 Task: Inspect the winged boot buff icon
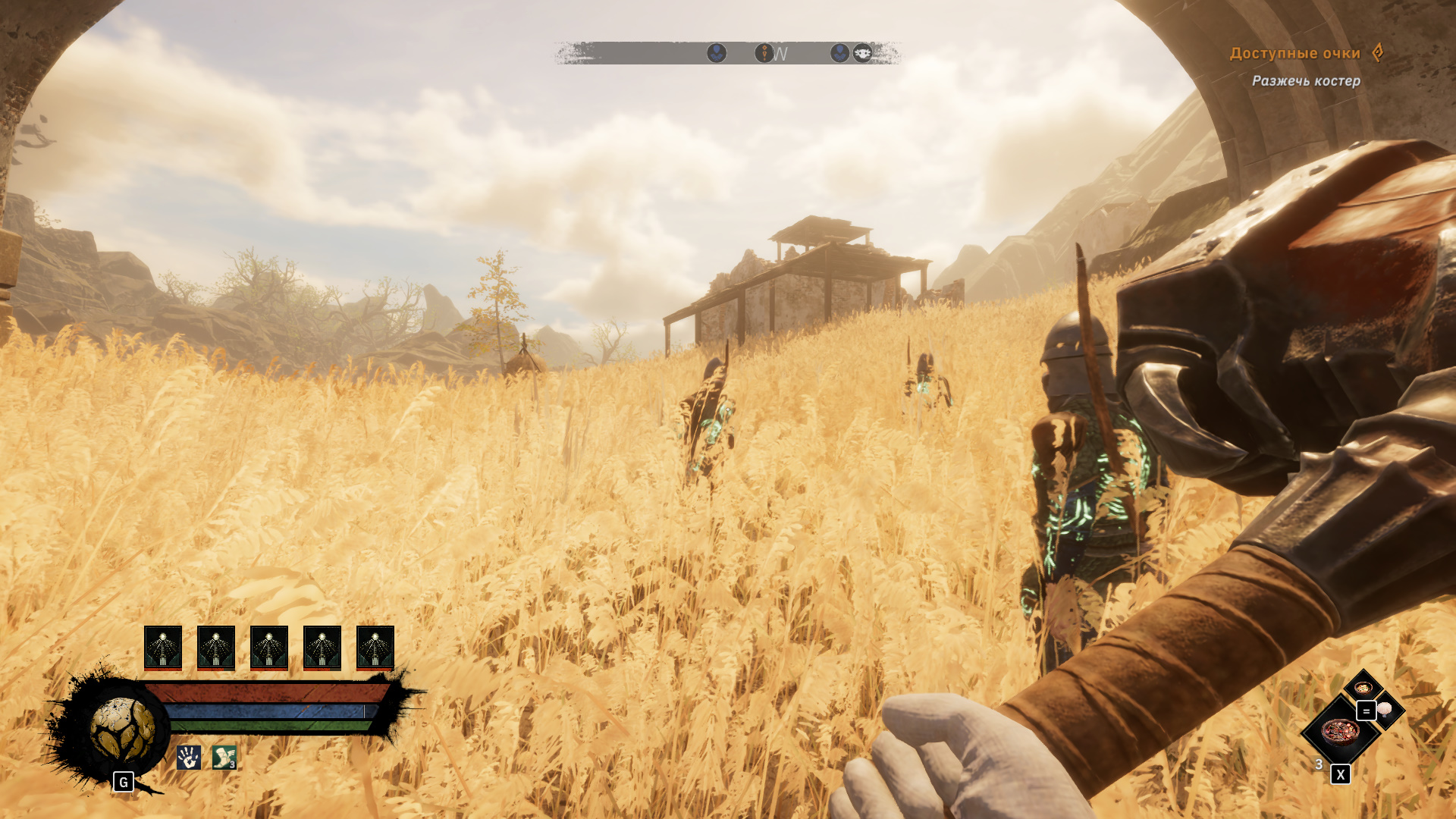click(x=224, y=757)
